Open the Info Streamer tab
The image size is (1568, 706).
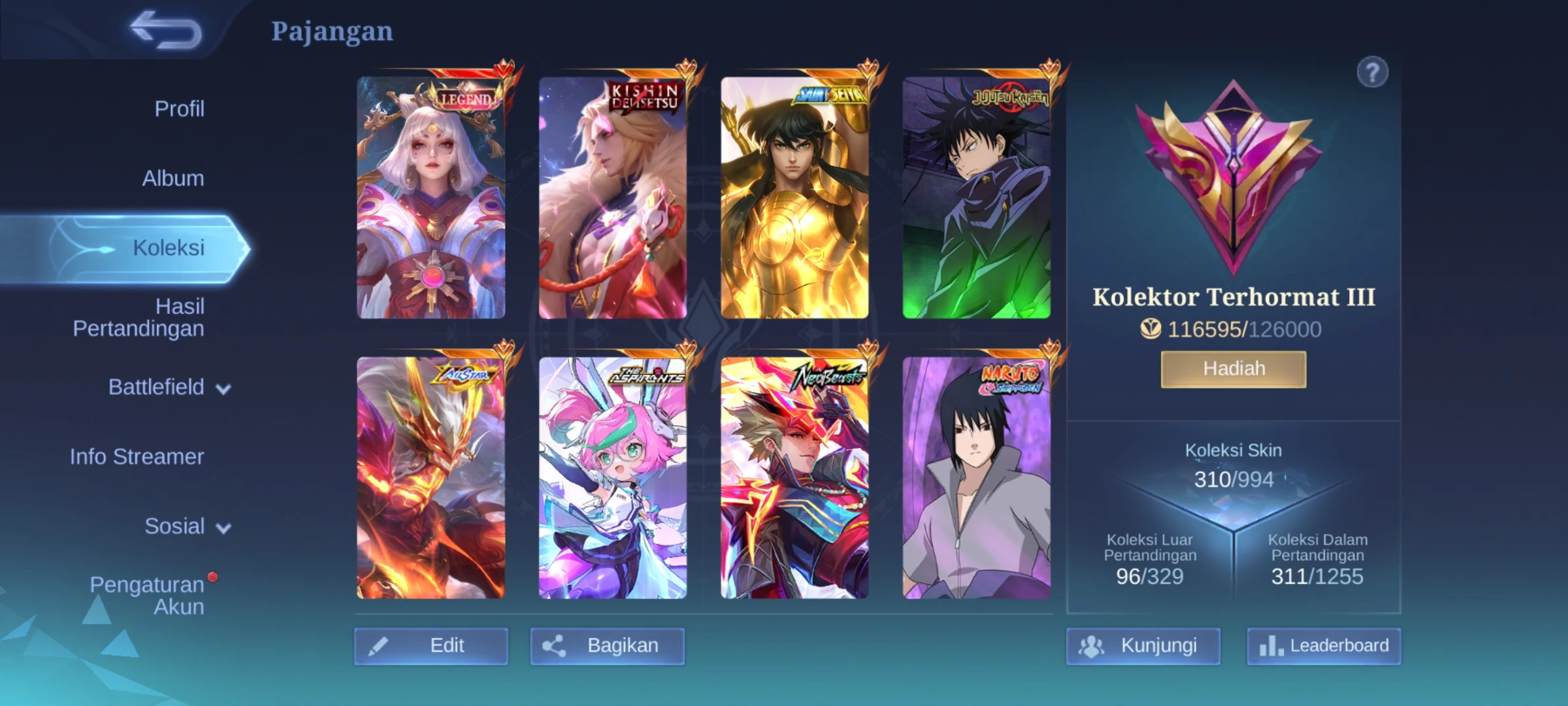(x=137, y=456)
